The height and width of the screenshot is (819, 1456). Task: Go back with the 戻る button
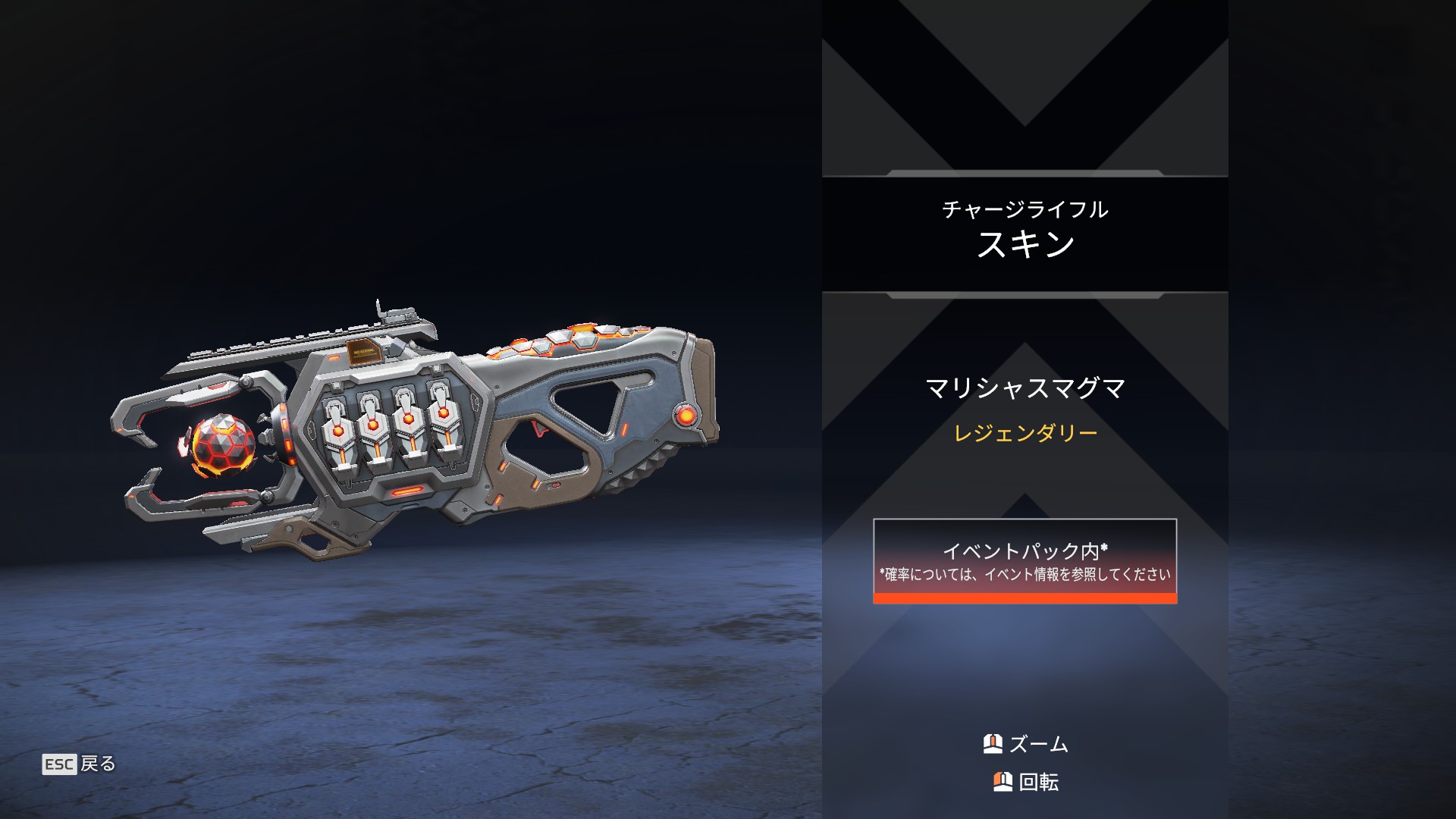[80, 764]
